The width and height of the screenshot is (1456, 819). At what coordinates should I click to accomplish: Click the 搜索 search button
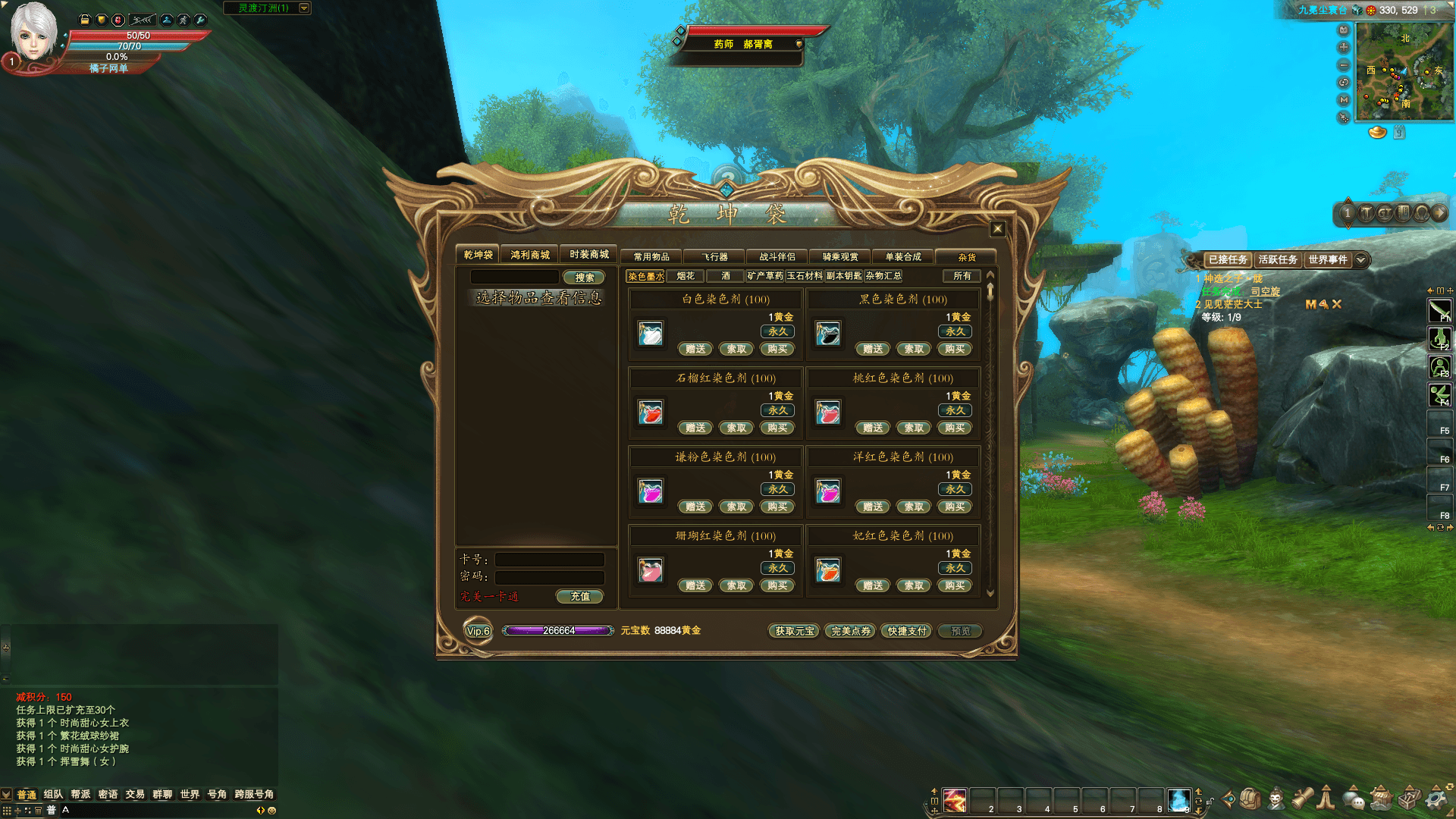pos(584,278)
